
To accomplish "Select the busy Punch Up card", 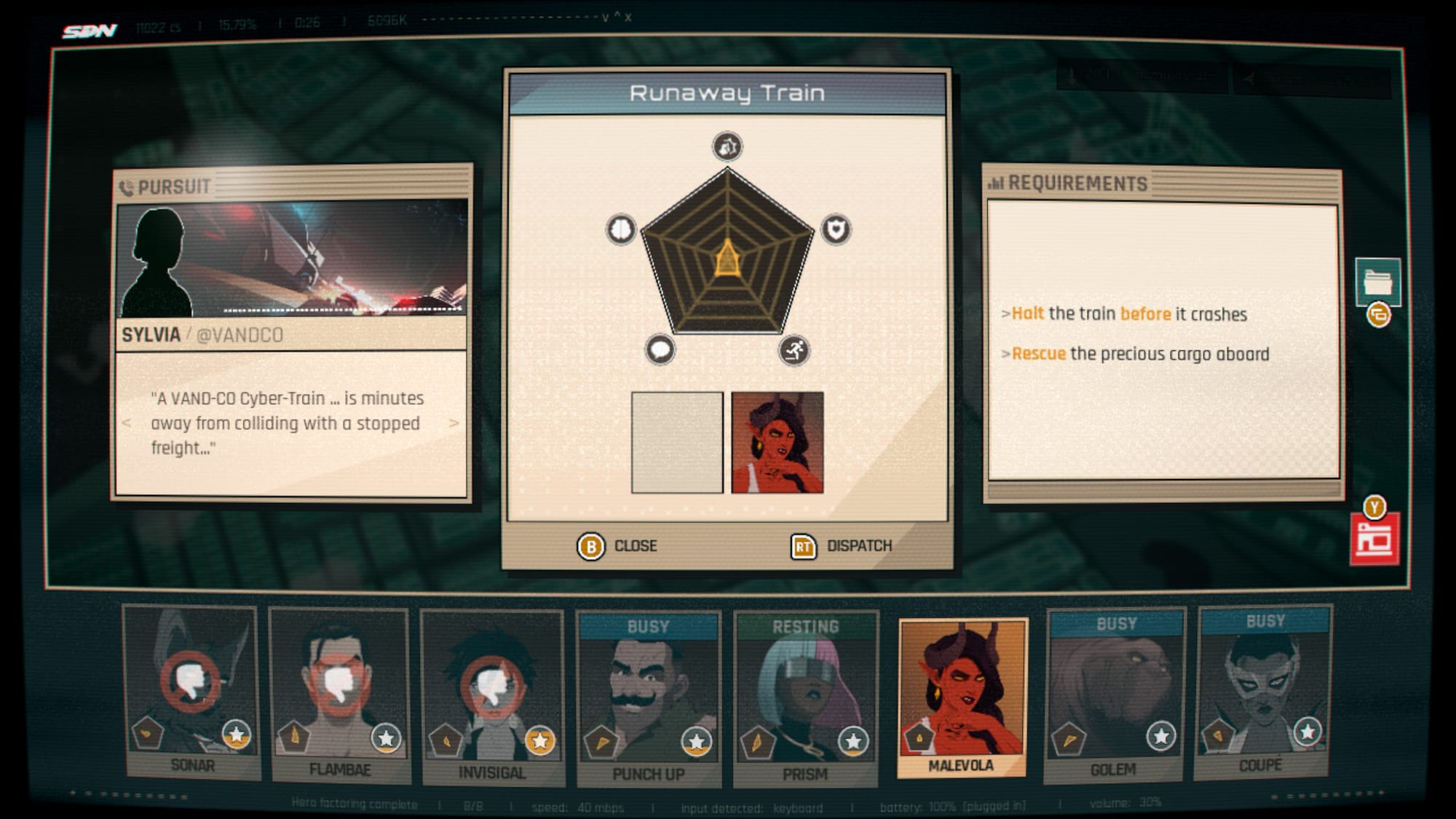I will (648, 699).
